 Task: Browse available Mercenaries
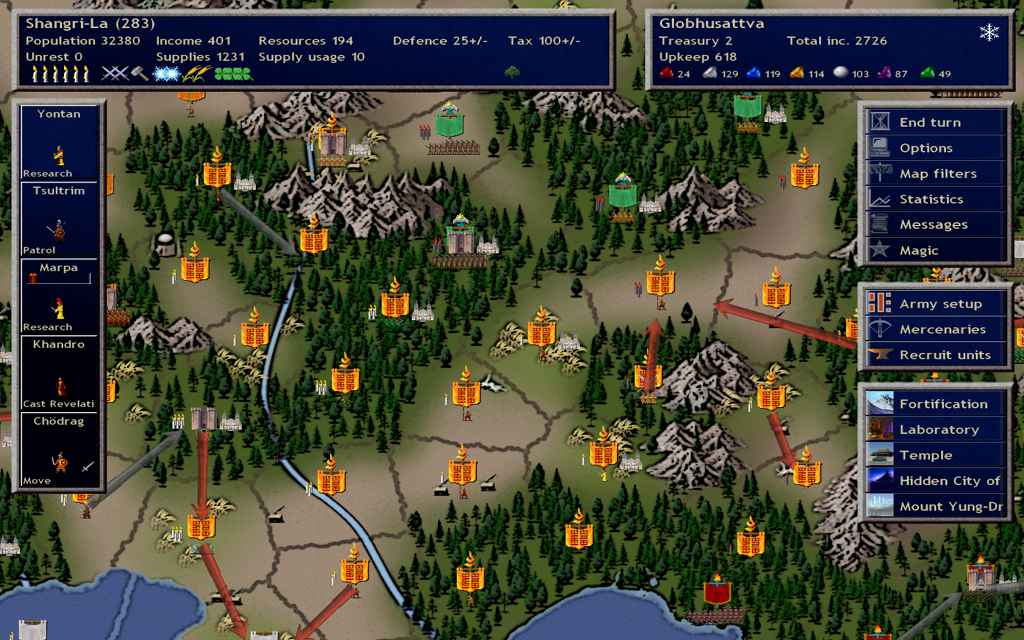point(936,329)
